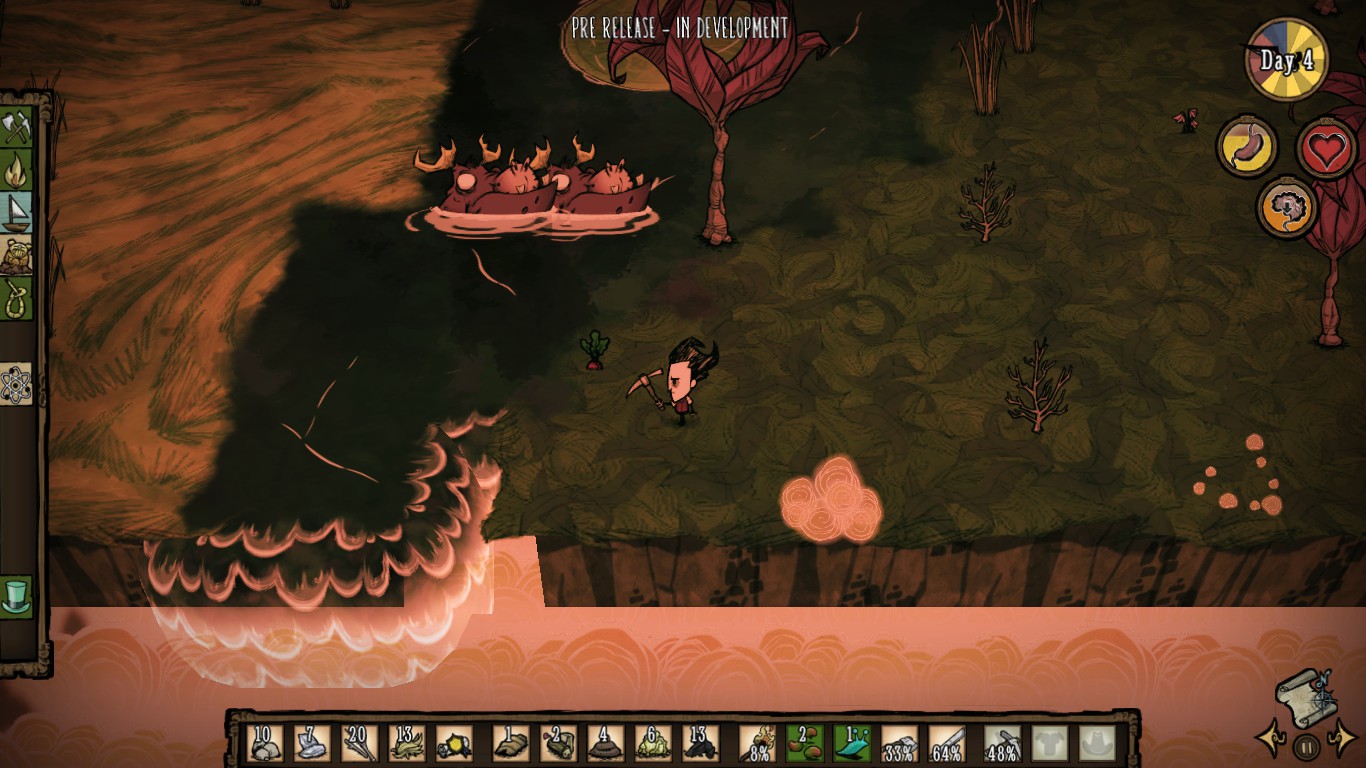Select the torch at 8% durability
The height and width of the screenshot is (768, 1366).
coord(758,743)
